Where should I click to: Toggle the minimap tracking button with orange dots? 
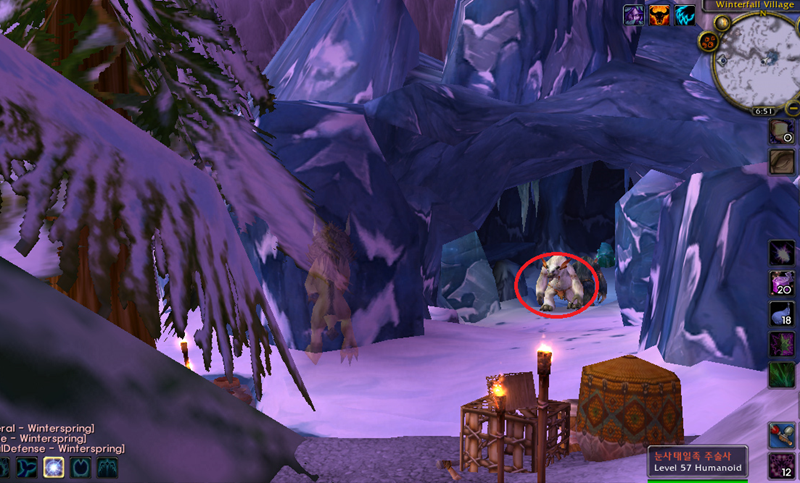coord(707,41)
